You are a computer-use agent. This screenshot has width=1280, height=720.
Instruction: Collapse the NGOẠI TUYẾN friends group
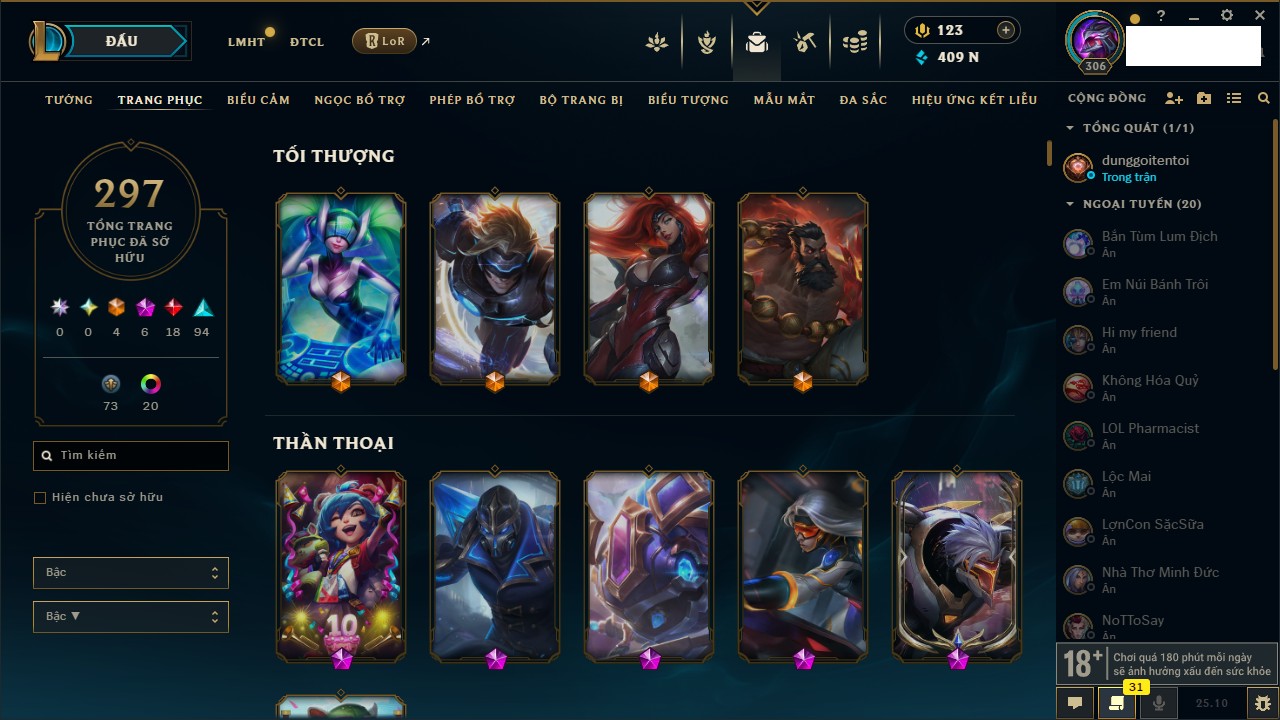coord(1070,204)
